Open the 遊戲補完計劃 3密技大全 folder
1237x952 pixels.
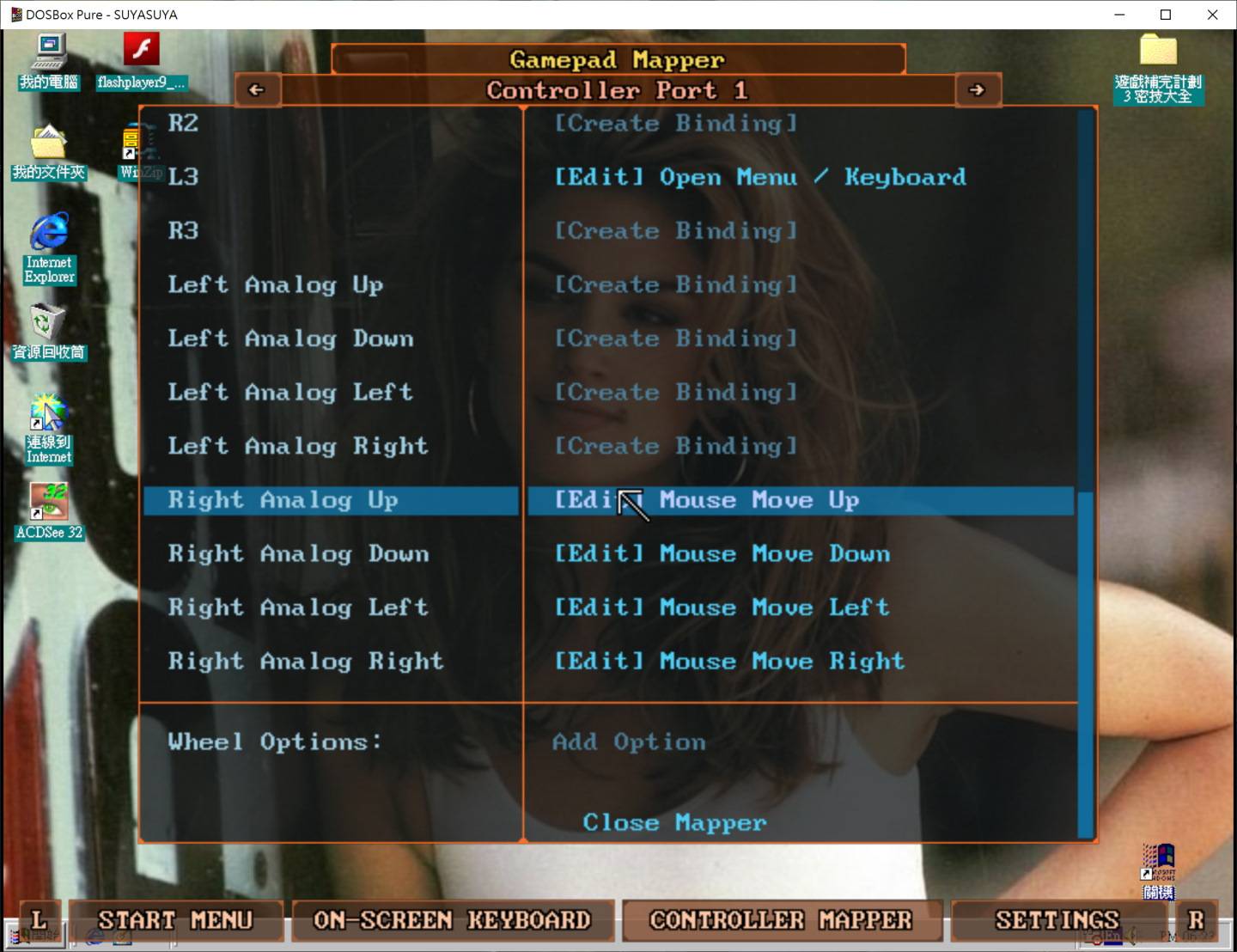1159,53
